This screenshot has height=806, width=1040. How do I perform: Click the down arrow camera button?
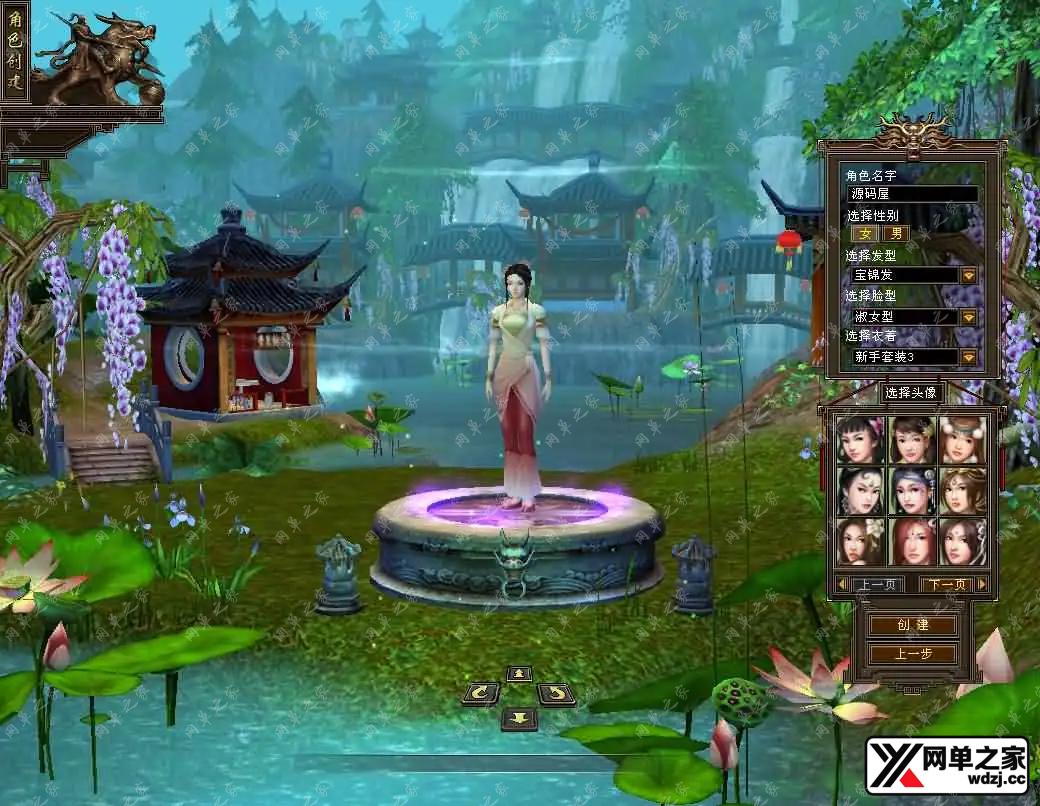(x=518, y=717)
